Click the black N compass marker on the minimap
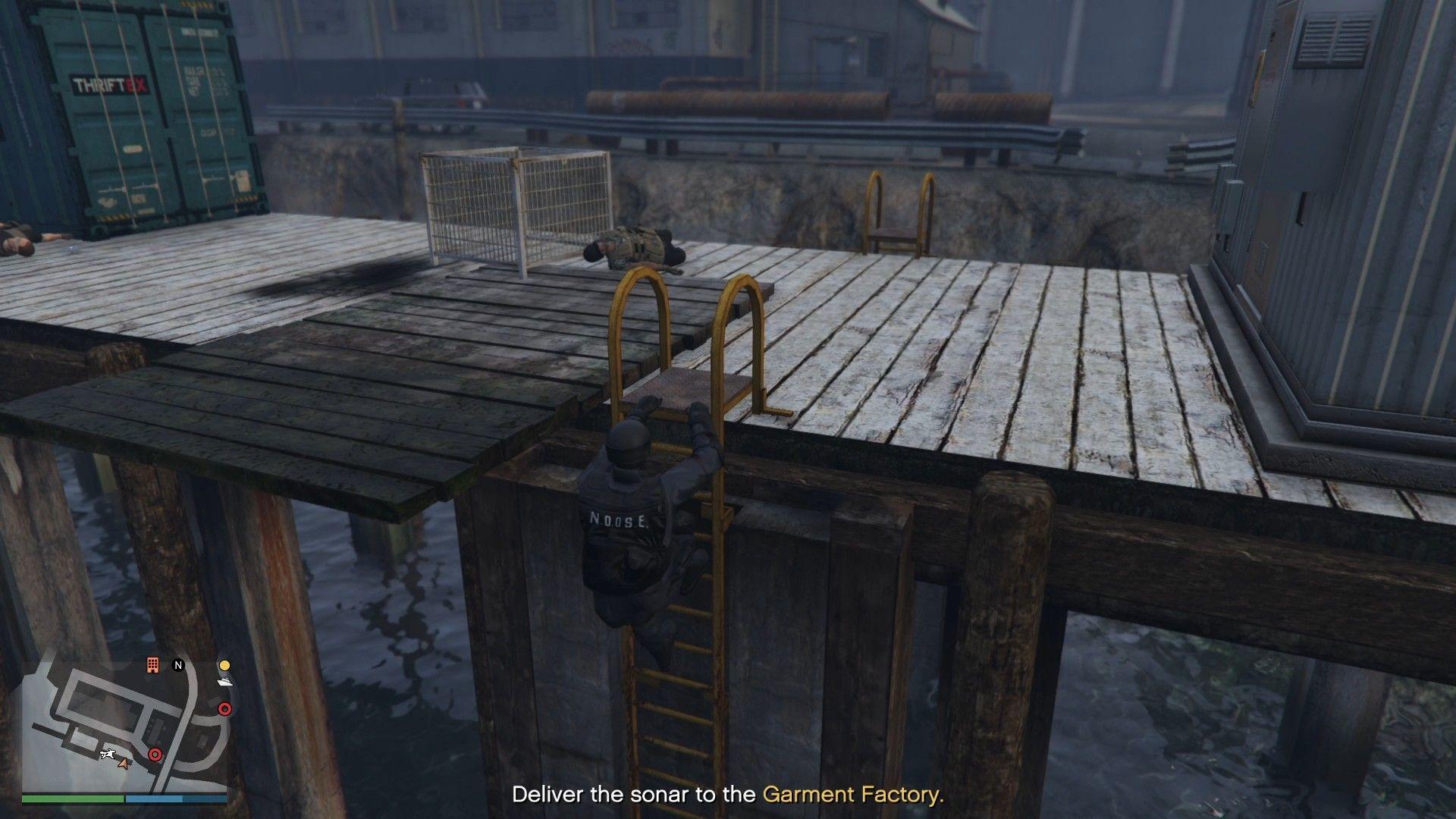Screen dimensions: 1456x819 click(x=177, y=665)
